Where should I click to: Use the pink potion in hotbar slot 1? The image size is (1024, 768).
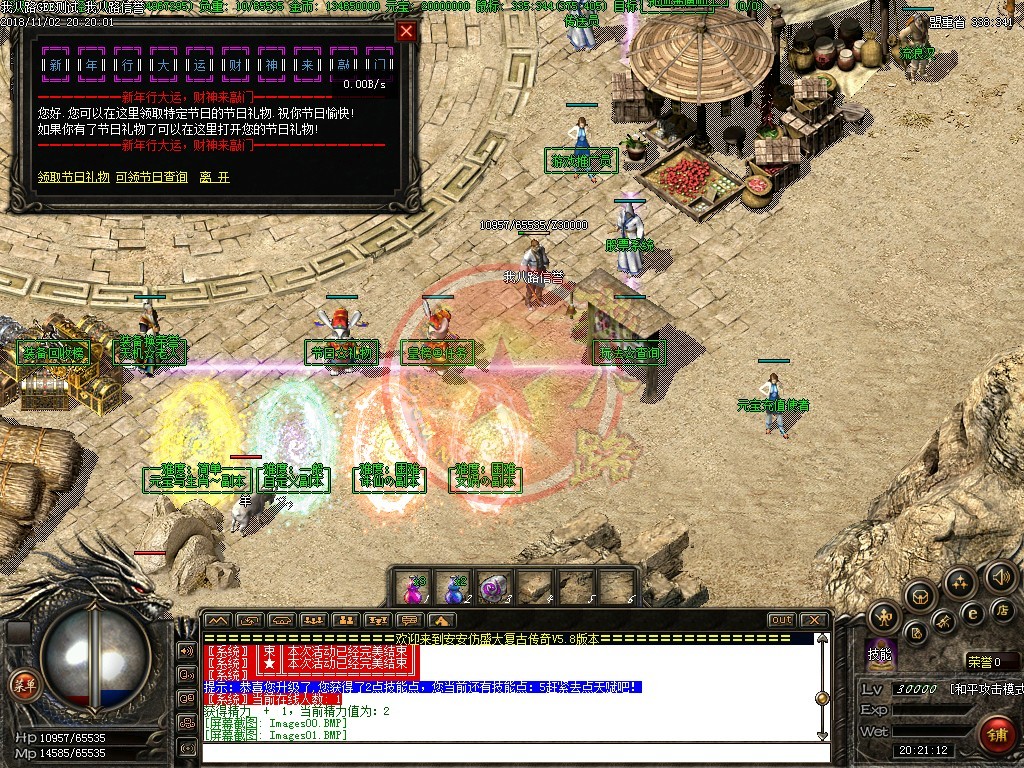coord(413,589)
